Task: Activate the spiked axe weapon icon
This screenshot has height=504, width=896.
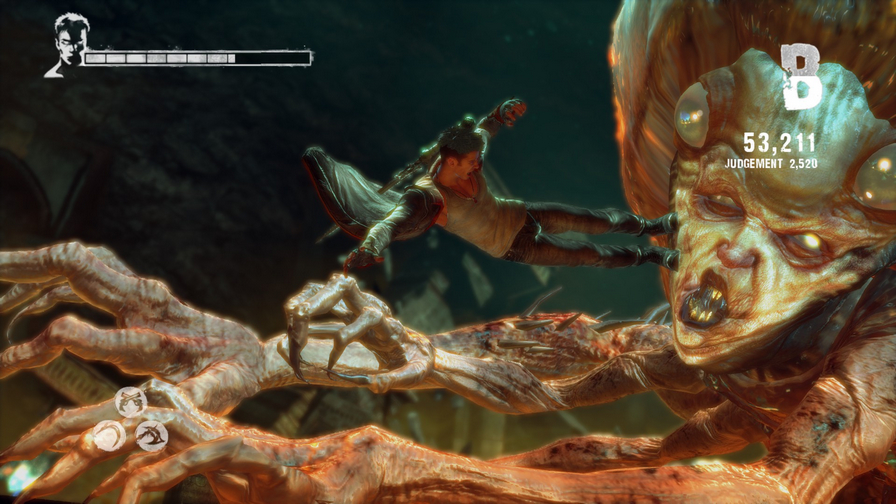Action: click(x=151, y=436)
